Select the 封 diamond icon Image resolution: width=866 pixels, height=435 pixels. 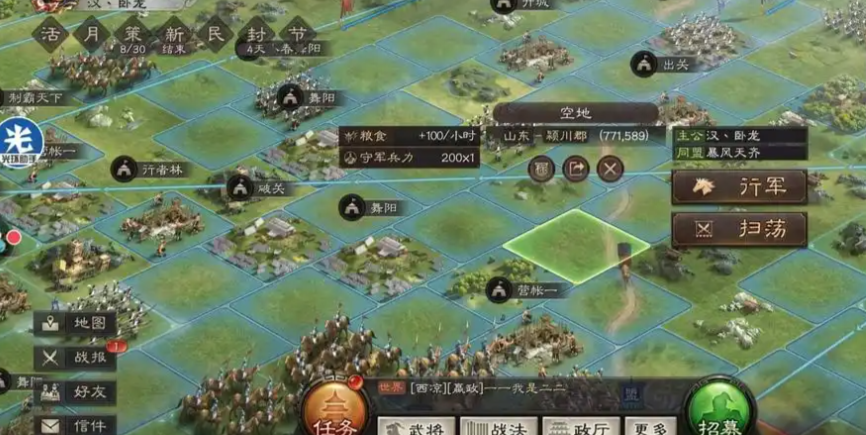point(256,33)
